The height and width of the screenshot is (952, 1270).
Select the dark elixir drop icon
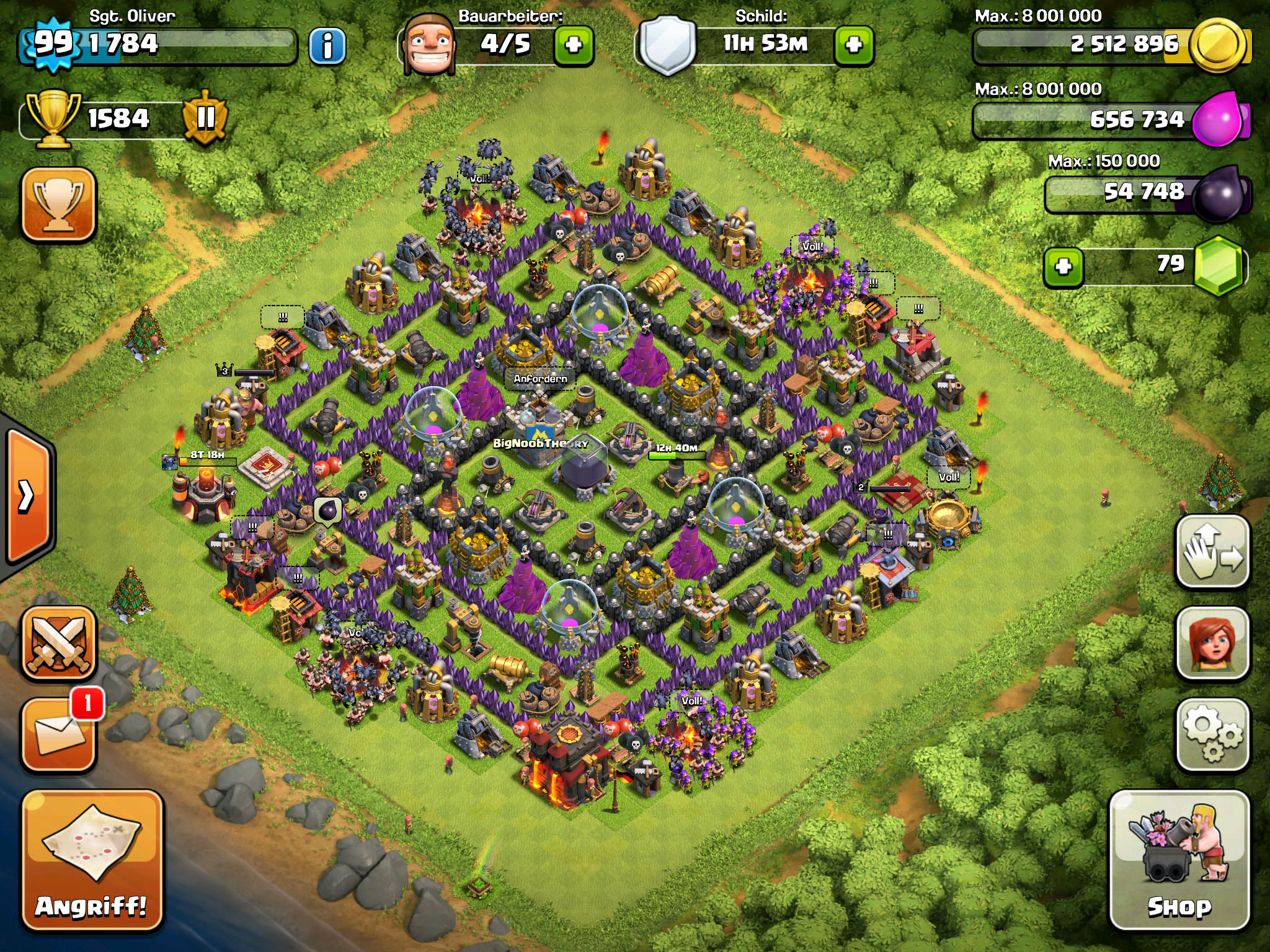[1219, 193]
